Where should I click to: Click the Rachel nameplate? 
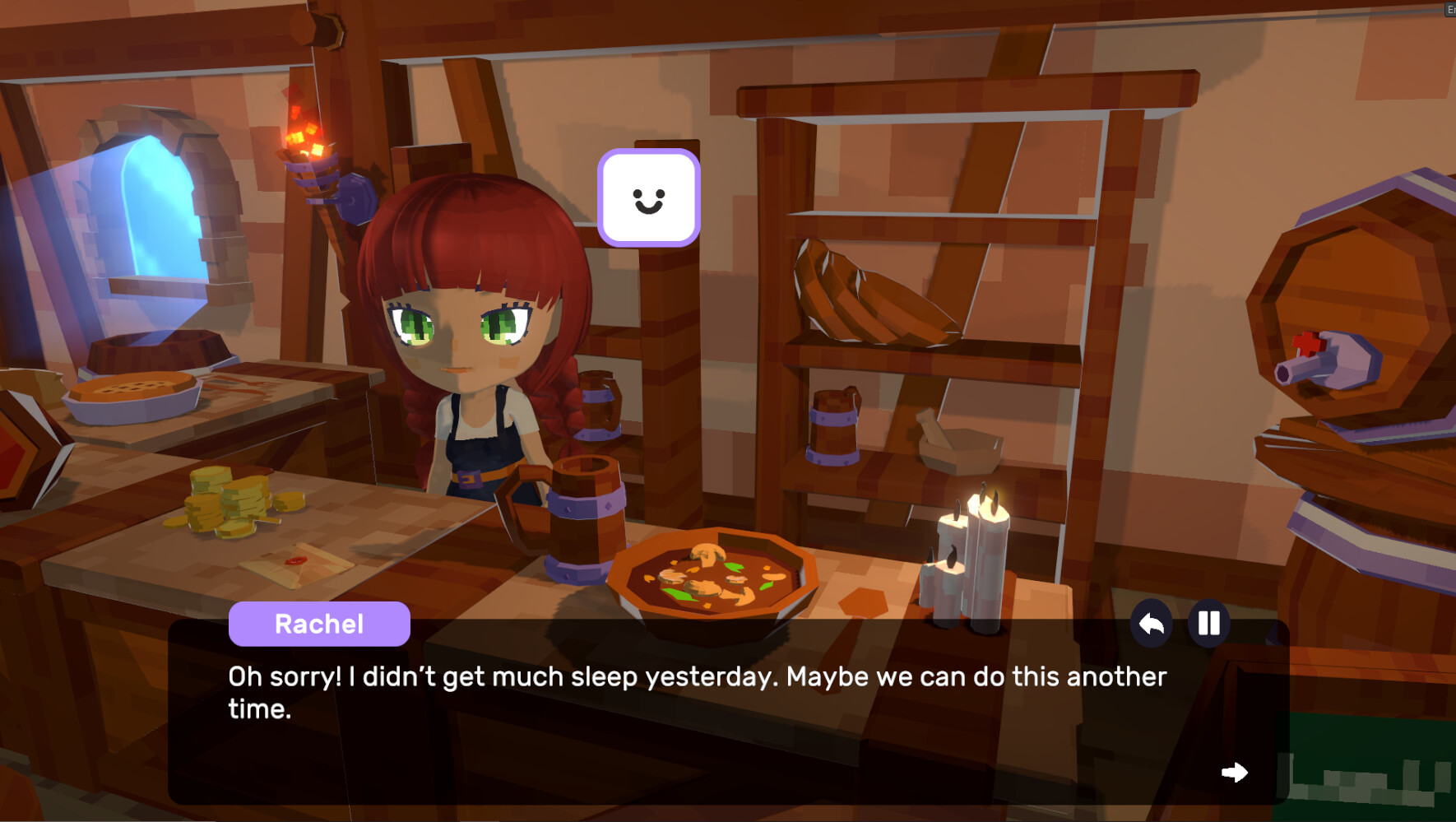(x=318, y=623)
